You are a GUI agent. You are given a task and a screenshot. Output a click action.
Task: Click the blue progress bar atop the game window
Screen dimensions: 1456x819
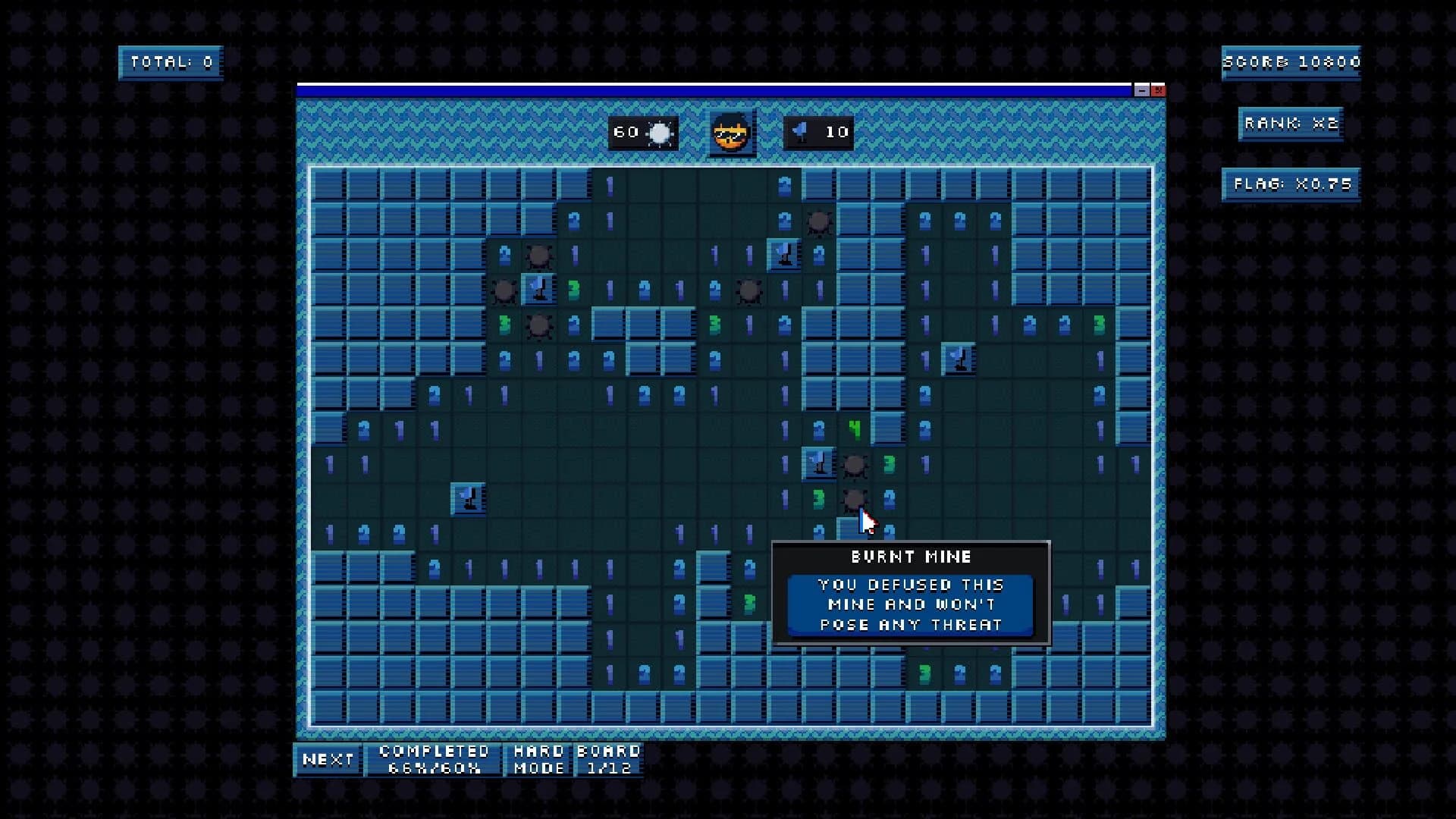click(x=713, y=89)
